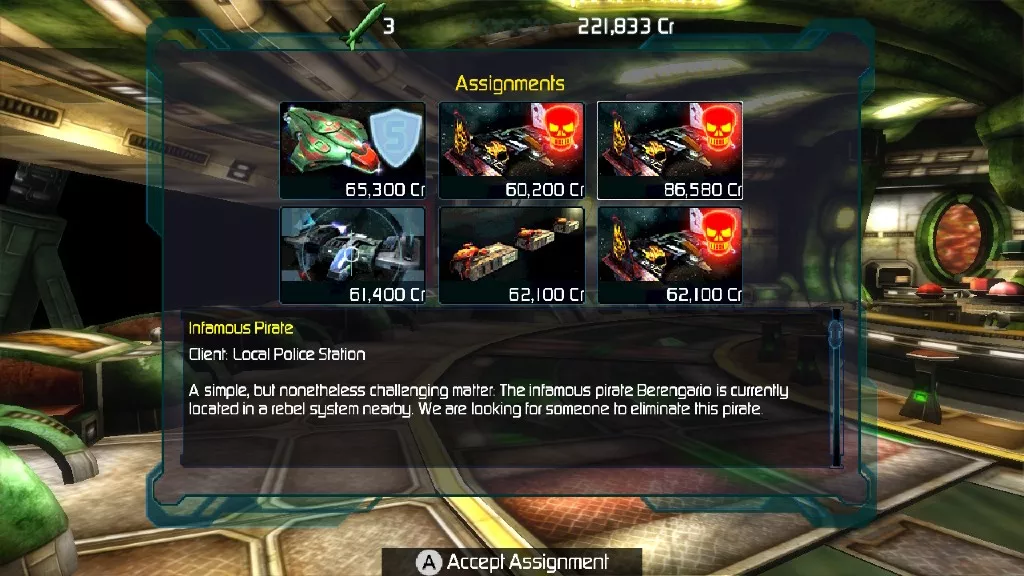
Task: Pick the 61,400 Cr assignment tile
Action: click(x=353, y=255)
